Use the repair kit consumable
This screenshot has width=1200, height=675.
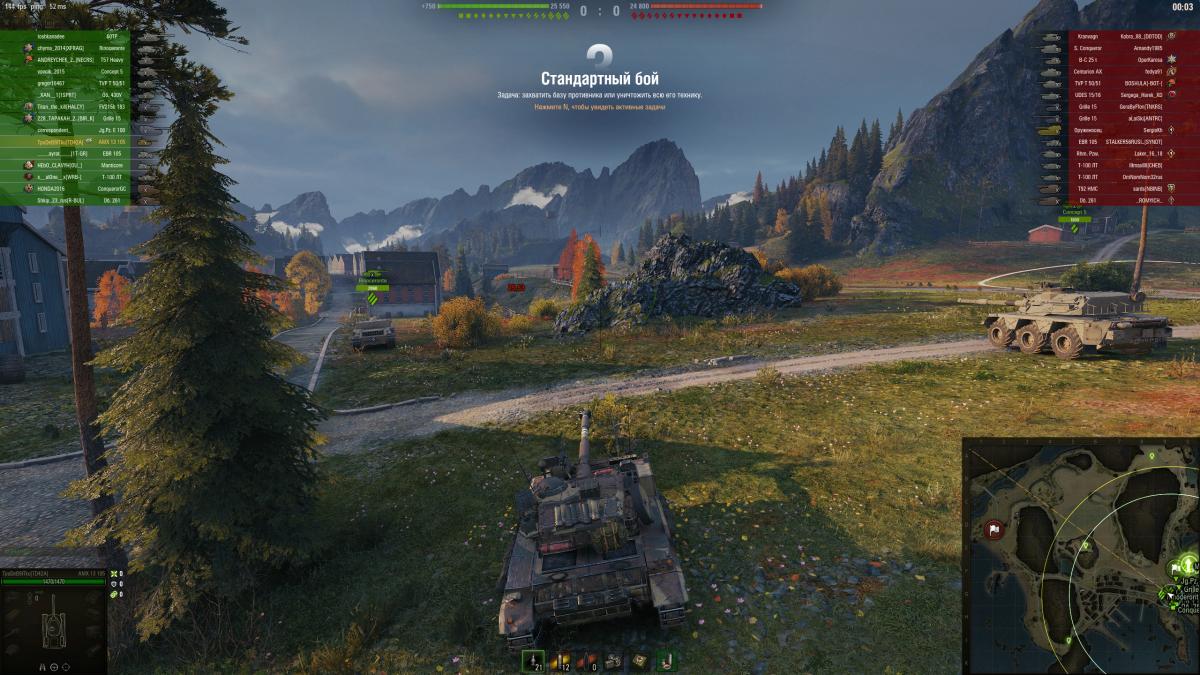[614, 661]
